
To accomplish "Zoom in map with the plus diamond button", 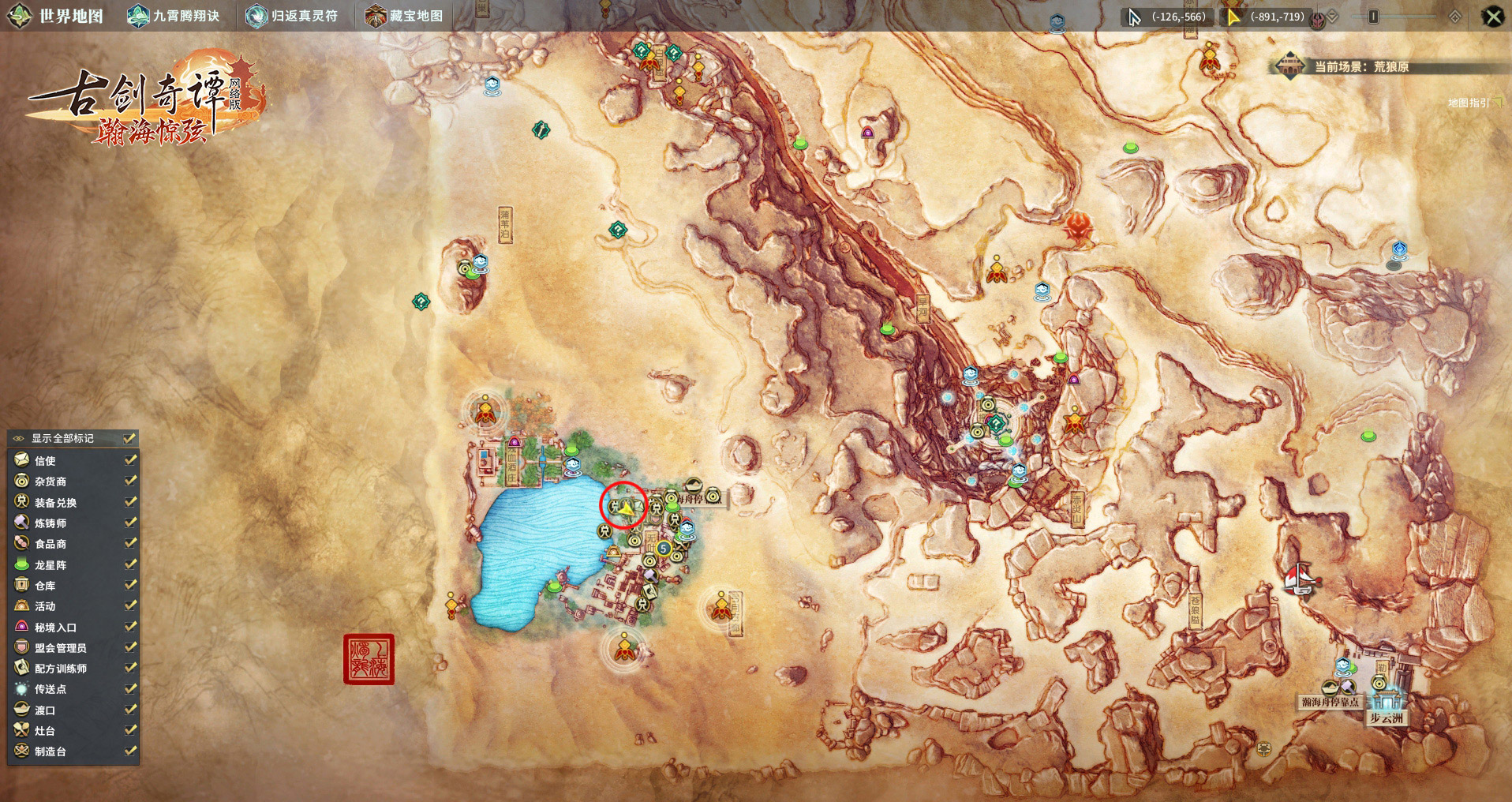I will [x=1455, y=17].
